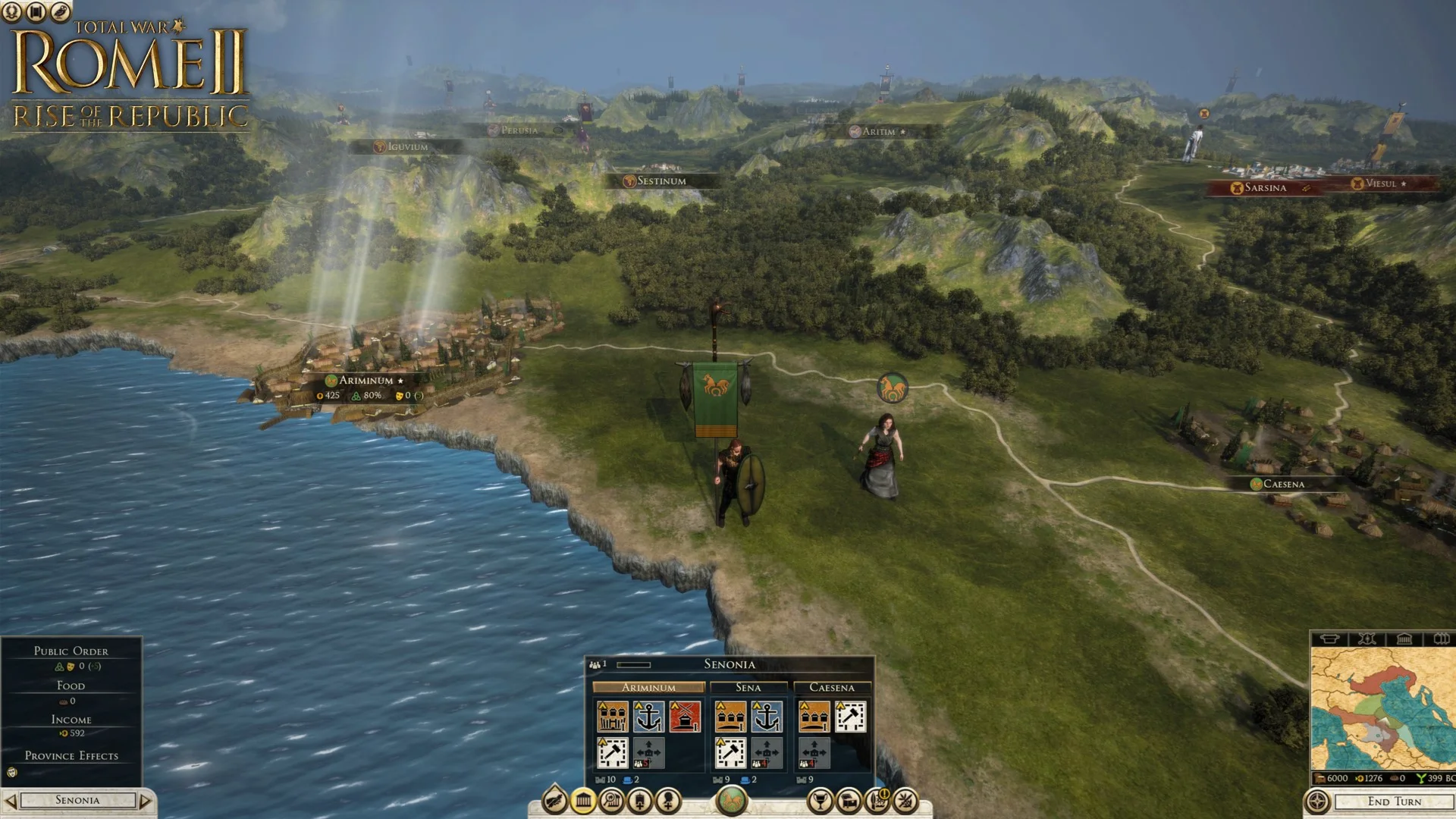Click the temple icon on the bottom bar
The image size is (1456, 819).
(583, 801)
